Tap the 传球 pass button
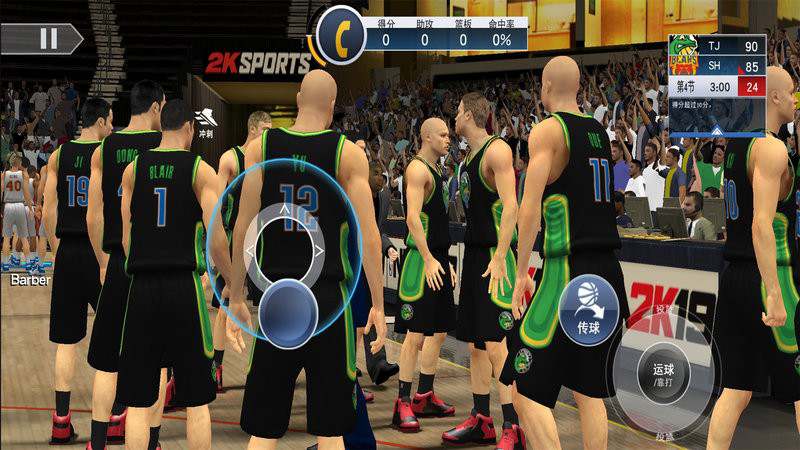This screenshot has height=450, width=800. tap(588, 305)
